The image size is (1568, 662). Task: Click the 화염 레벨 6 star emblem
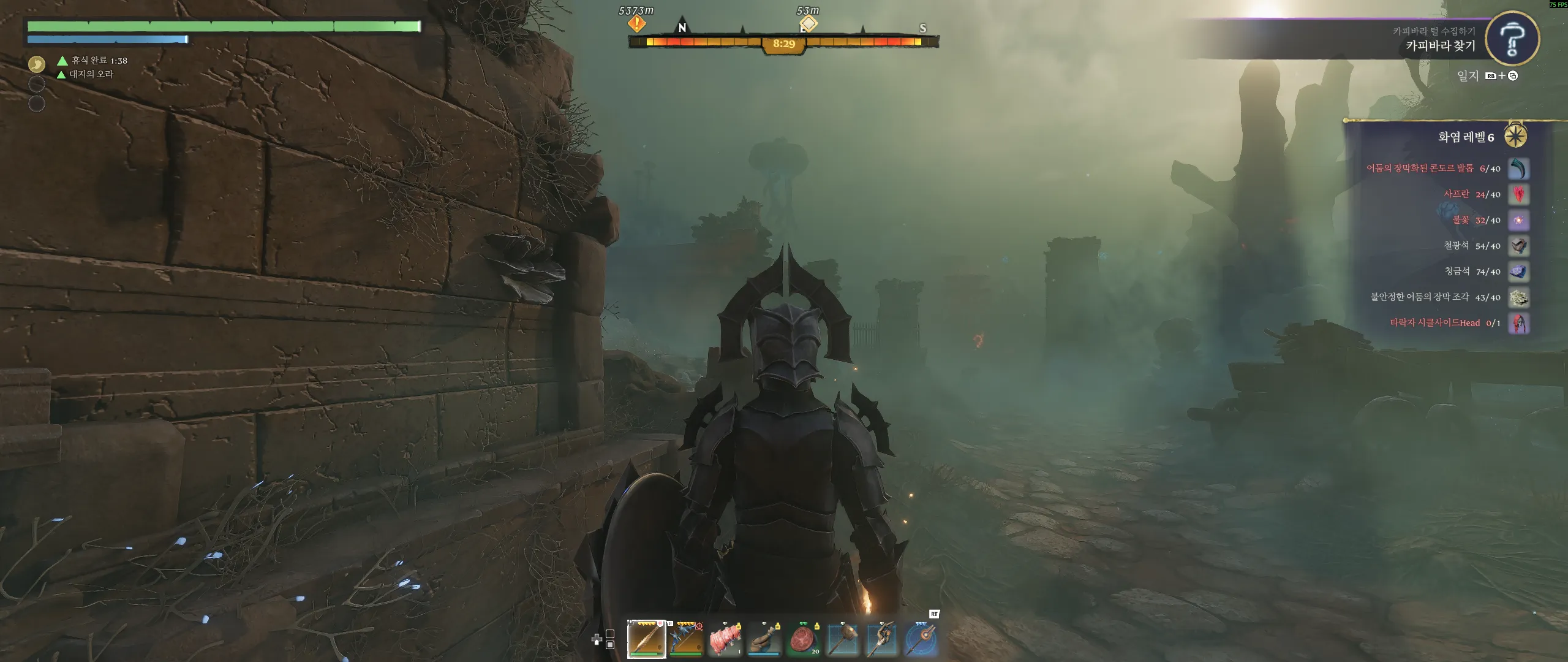click(1515, 136)
